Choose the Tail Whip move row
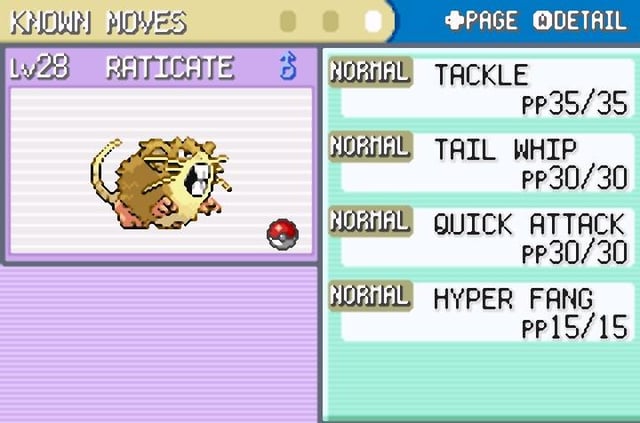 [482, 162]
